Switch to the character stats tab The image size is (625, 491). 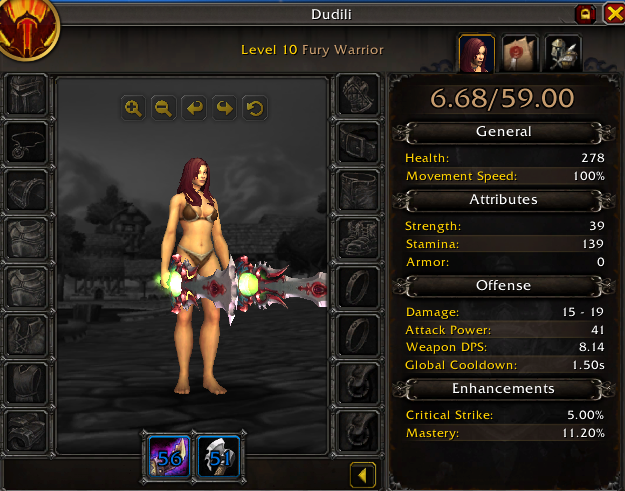pos(476,54)
